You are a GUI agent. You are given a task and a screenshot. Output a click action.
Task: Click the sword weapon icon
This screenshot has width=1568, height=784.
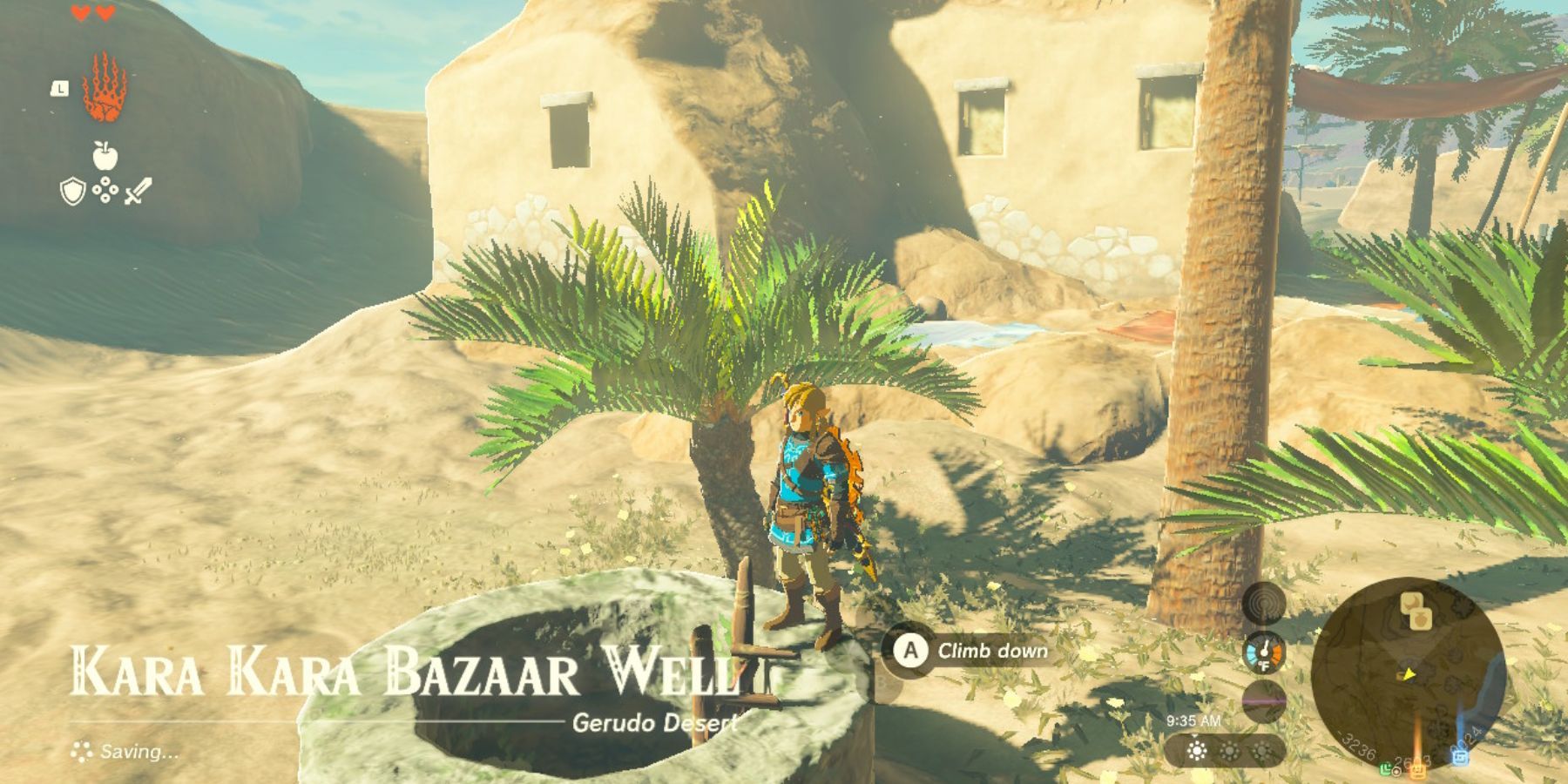point(139,192)
